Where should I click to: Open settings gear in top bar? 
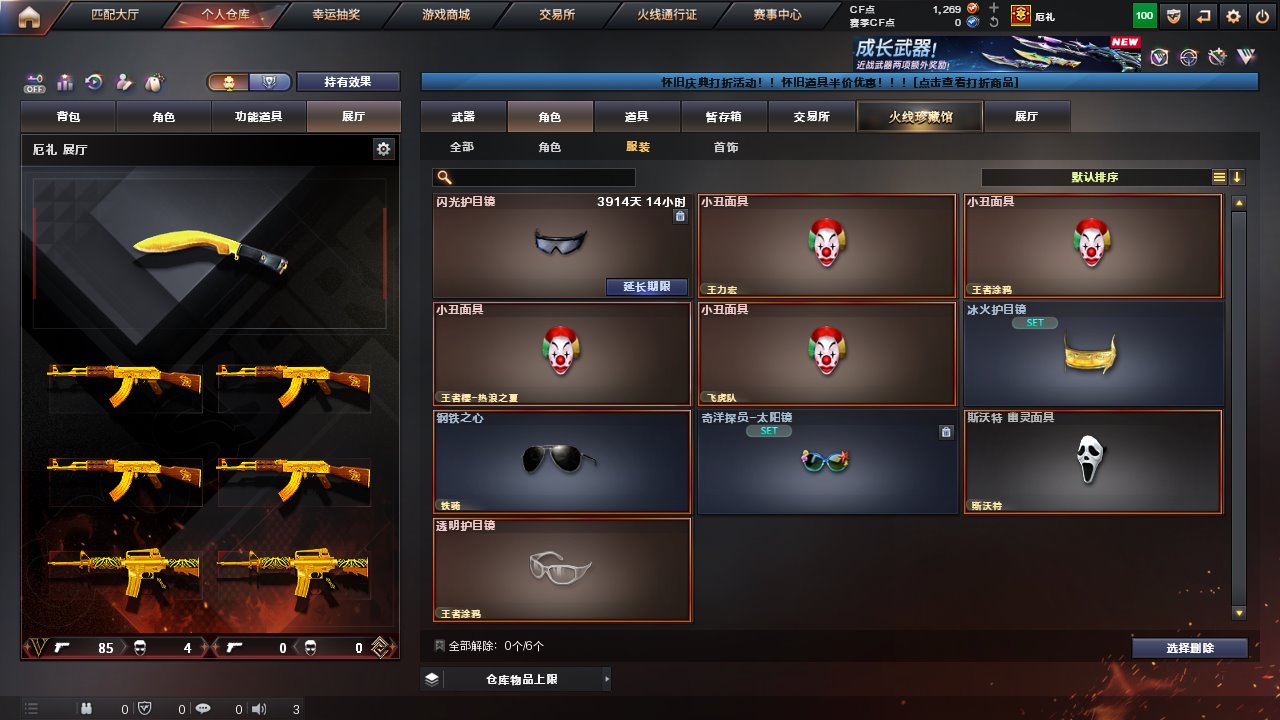coord(1233,16)
